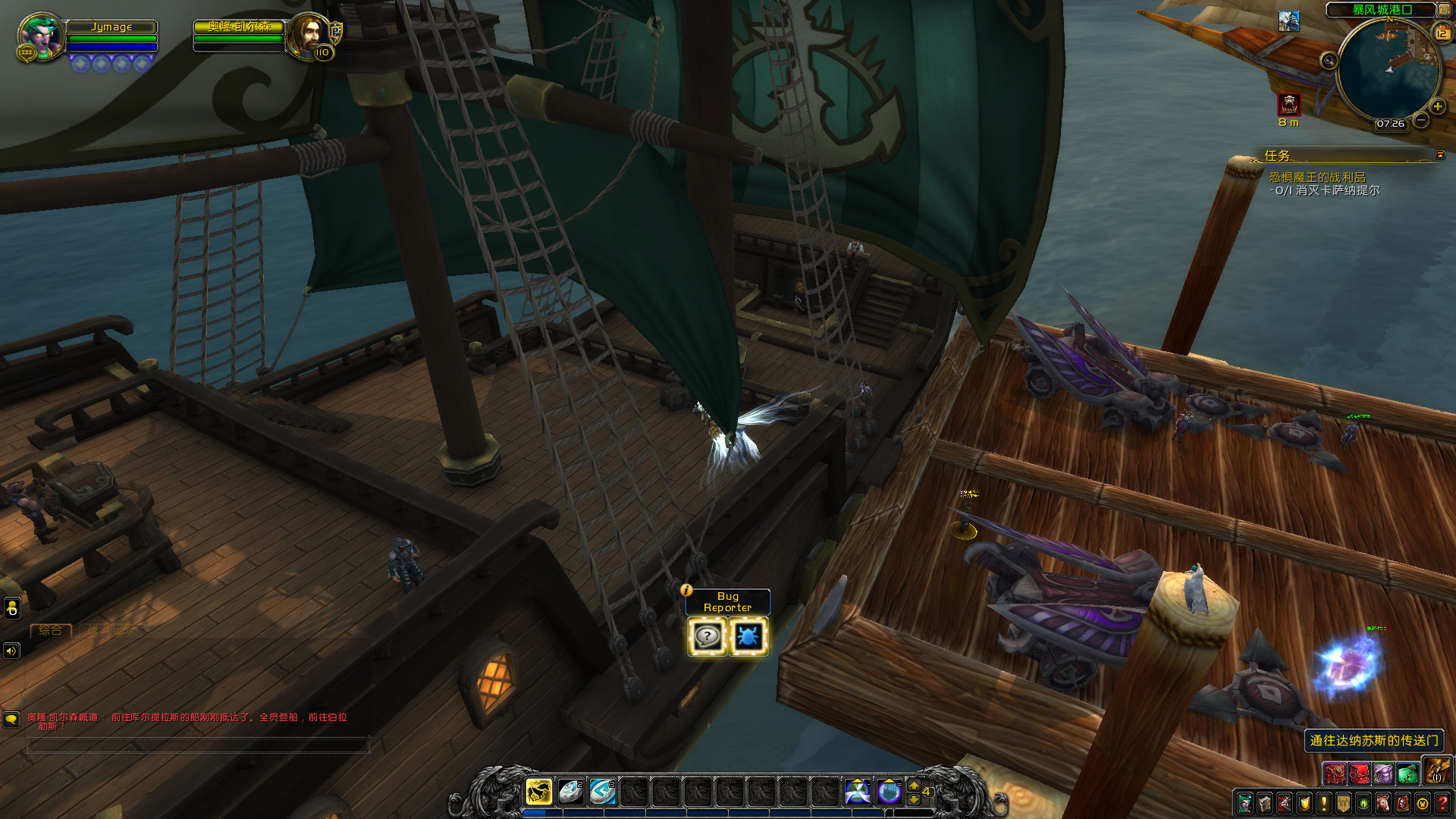Click the Jymage player portrait
The height and width of the screenshot is (819, 1456).
pos(40,36)
